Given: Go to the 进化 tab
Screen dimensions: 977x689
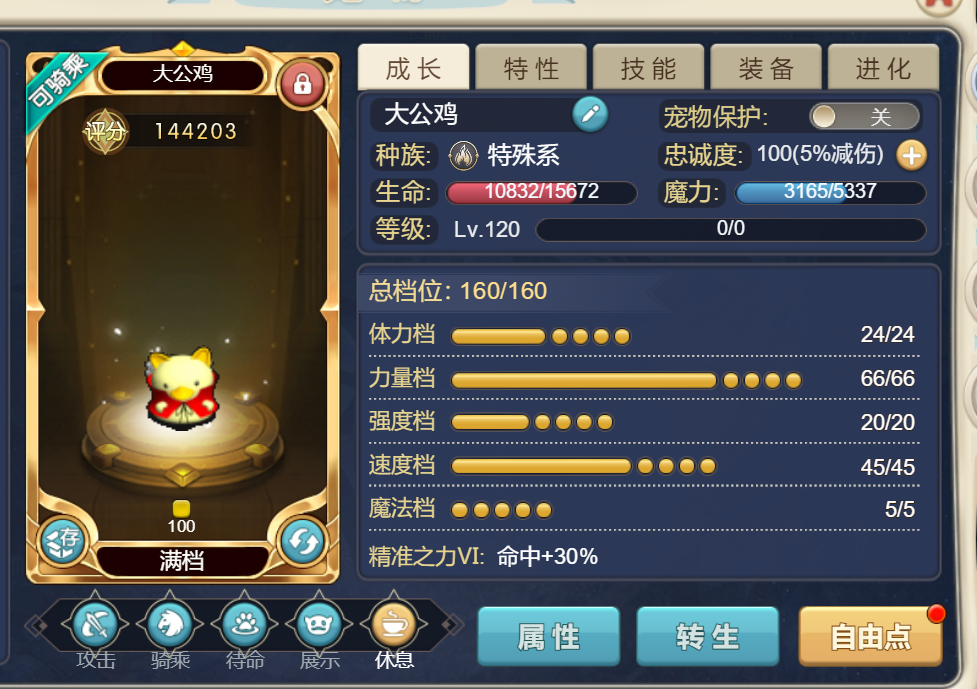Looking at the screenshot, I should (x=884, y=68).
